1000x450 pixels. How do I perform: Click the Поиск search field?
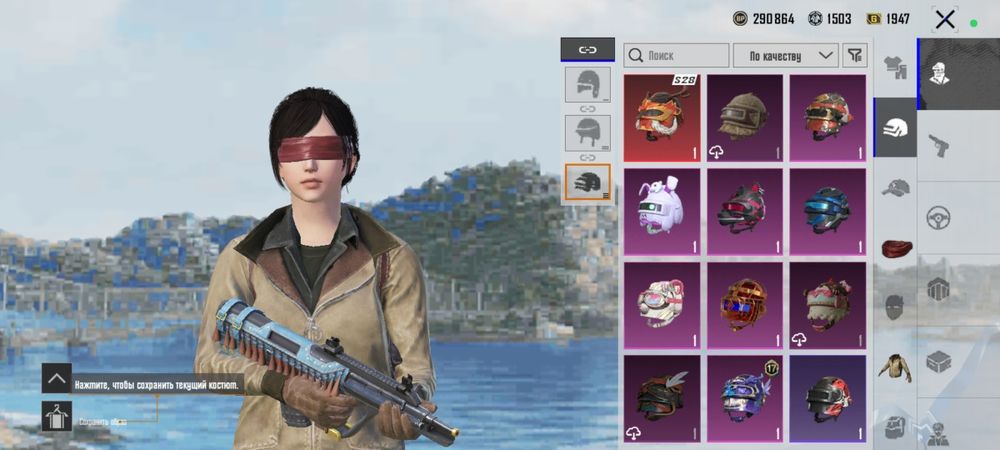click(x=676, y=55)
